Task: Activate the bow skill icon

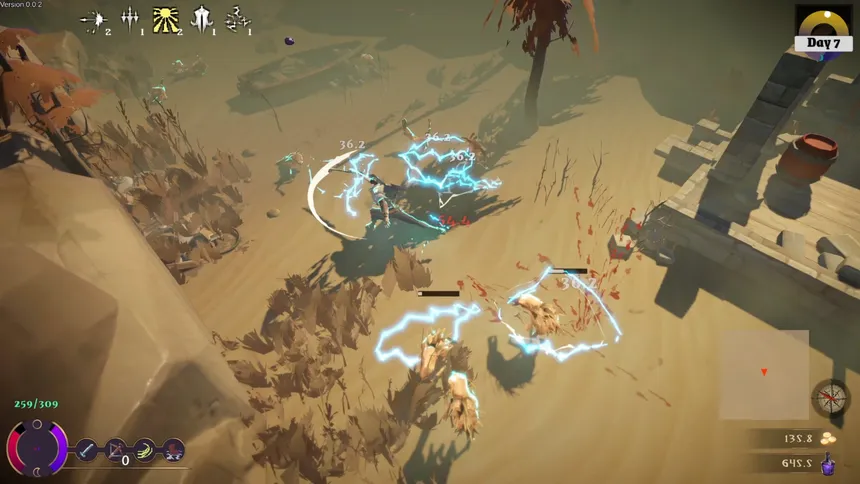Action: [116, 450]
